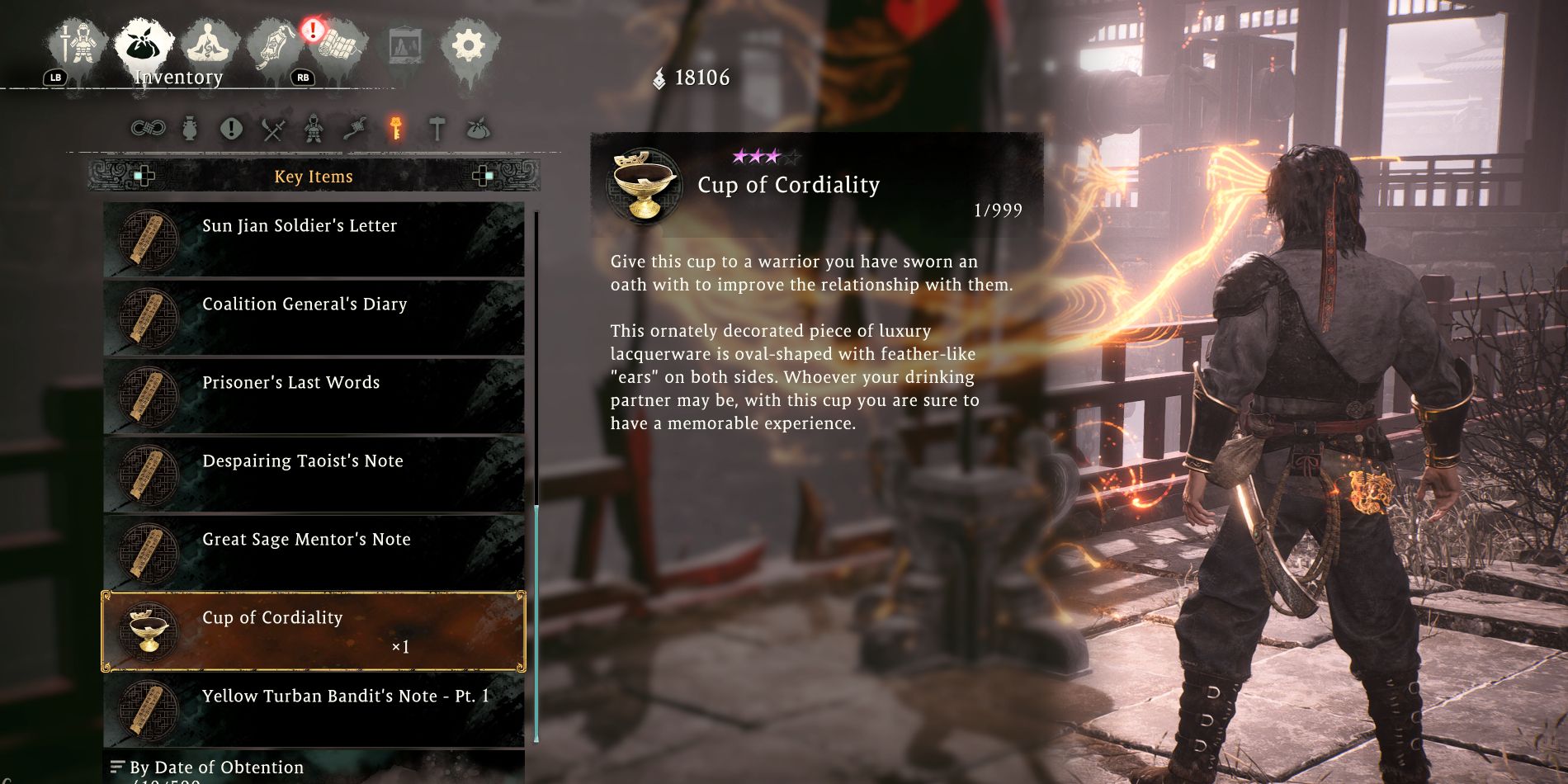Filter by the armor figure category
Viewport: 1568px width, 784px height.
click(314, 129)
